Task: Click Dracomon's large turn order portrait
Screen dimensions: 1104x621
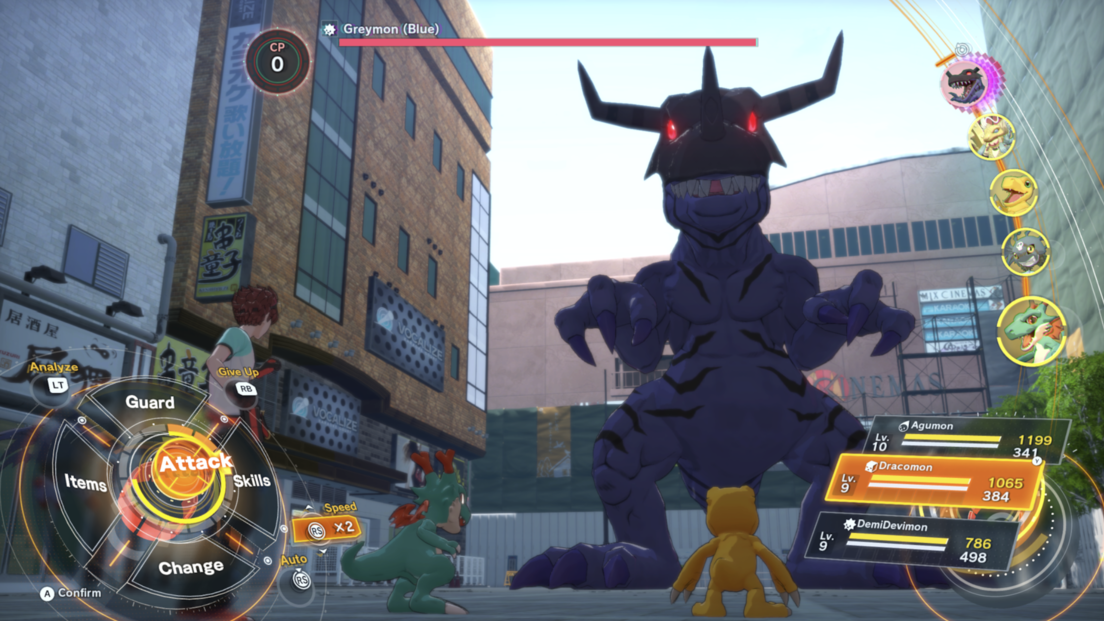Action: 1031,330
